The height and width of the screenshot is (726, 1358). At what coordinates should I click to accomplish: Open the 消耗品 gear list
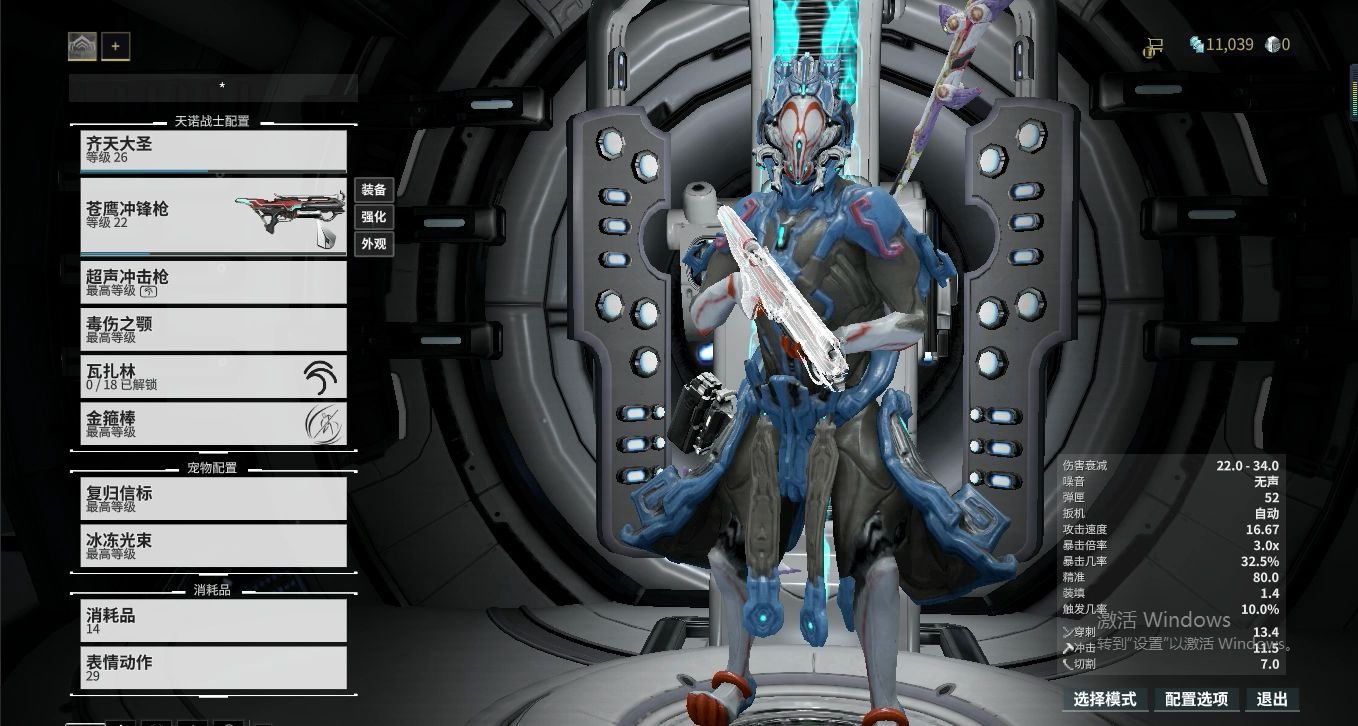coord(213,620)
